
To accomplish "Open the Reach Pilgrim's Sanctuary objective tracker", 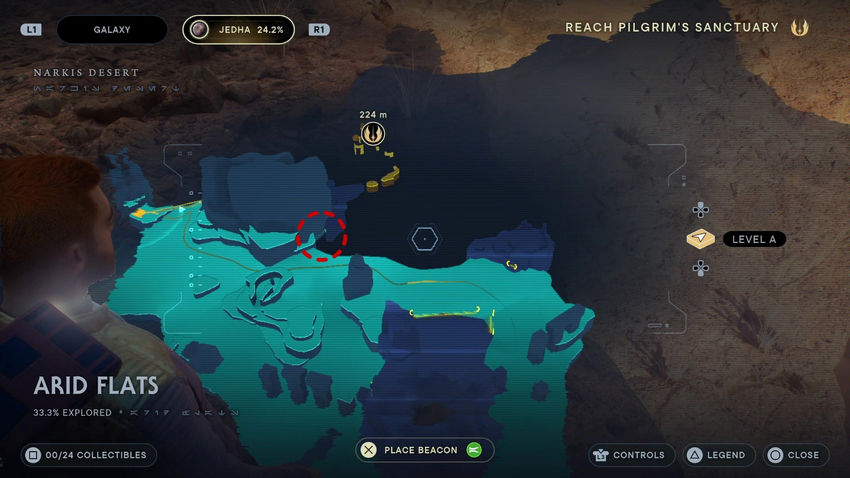I will tap(672, 28).
